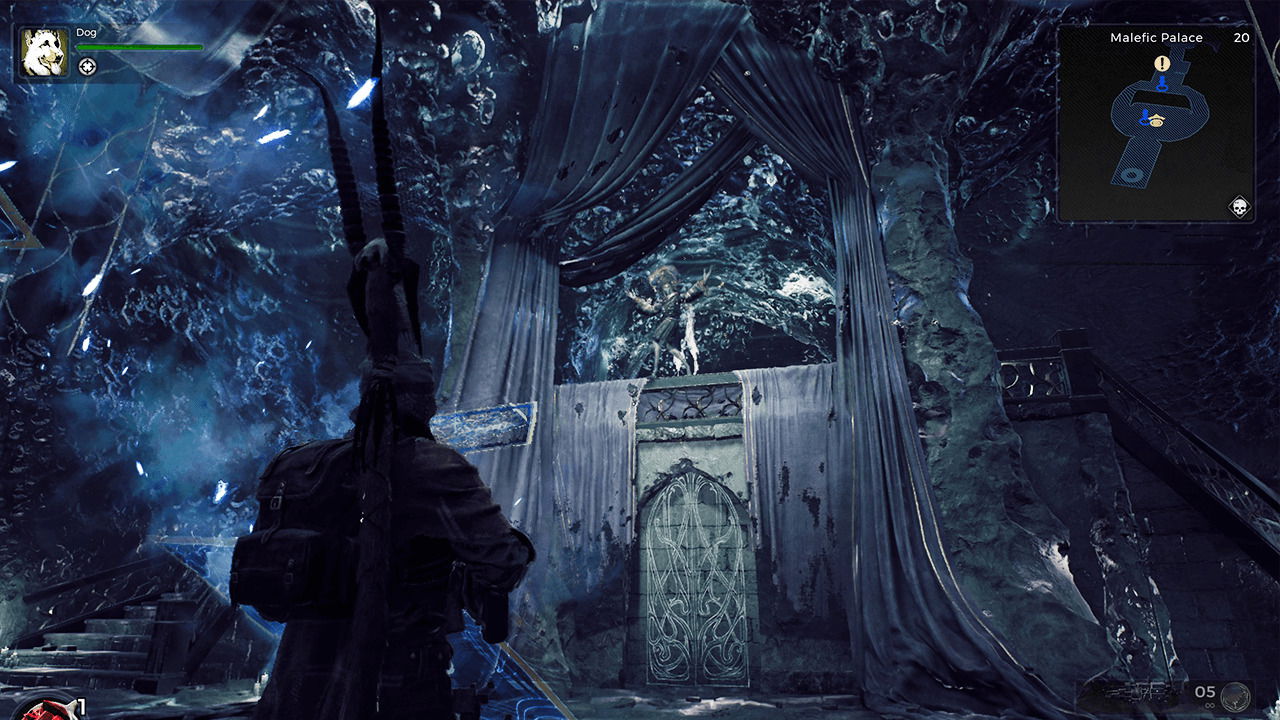Click the dark doorway ring icon on the minimap
The image size is (1280, 720).
(x=1132, y=173)
